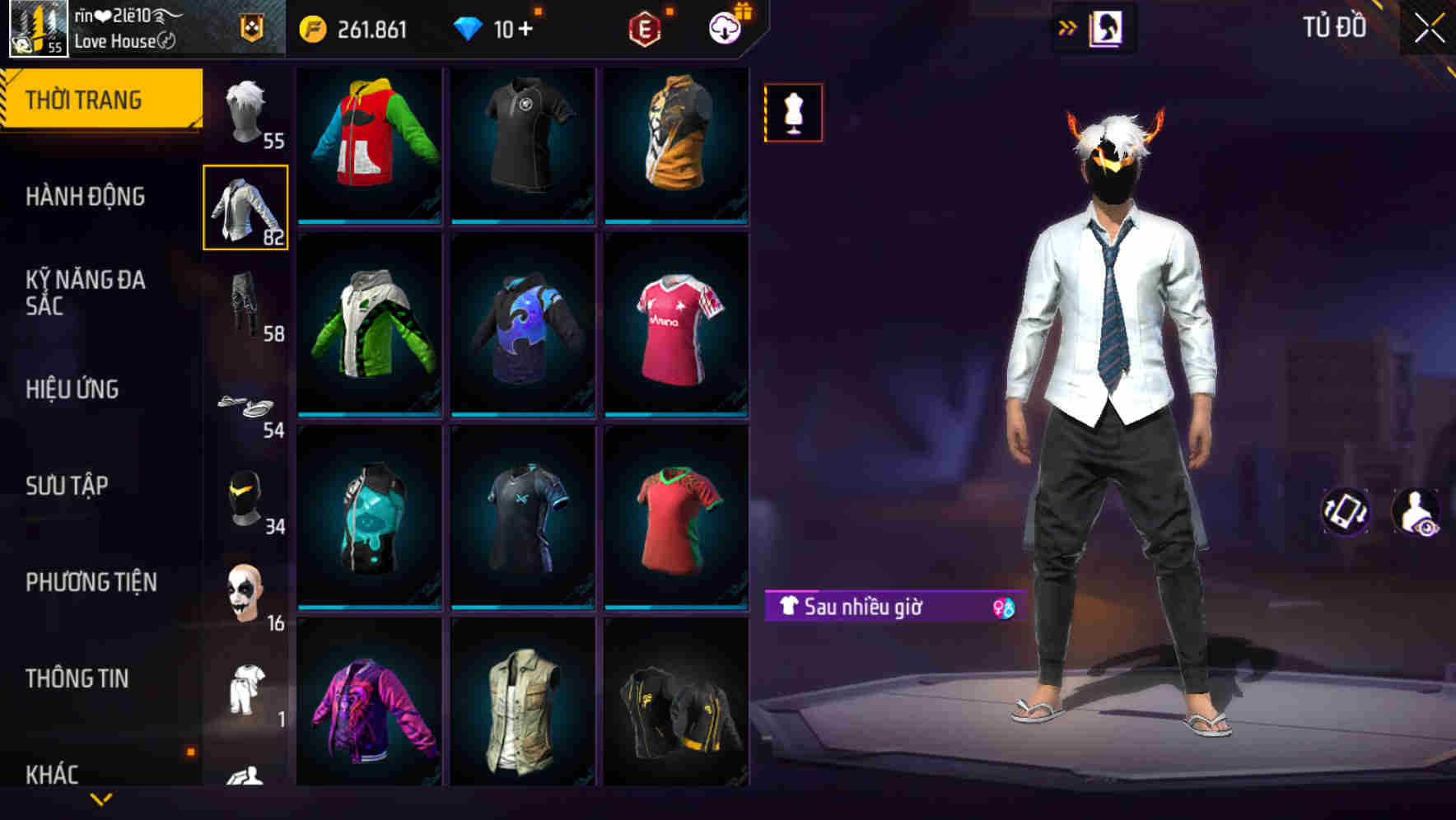
Task: Click the diamond balance to buy more
Action: [494, 27]
